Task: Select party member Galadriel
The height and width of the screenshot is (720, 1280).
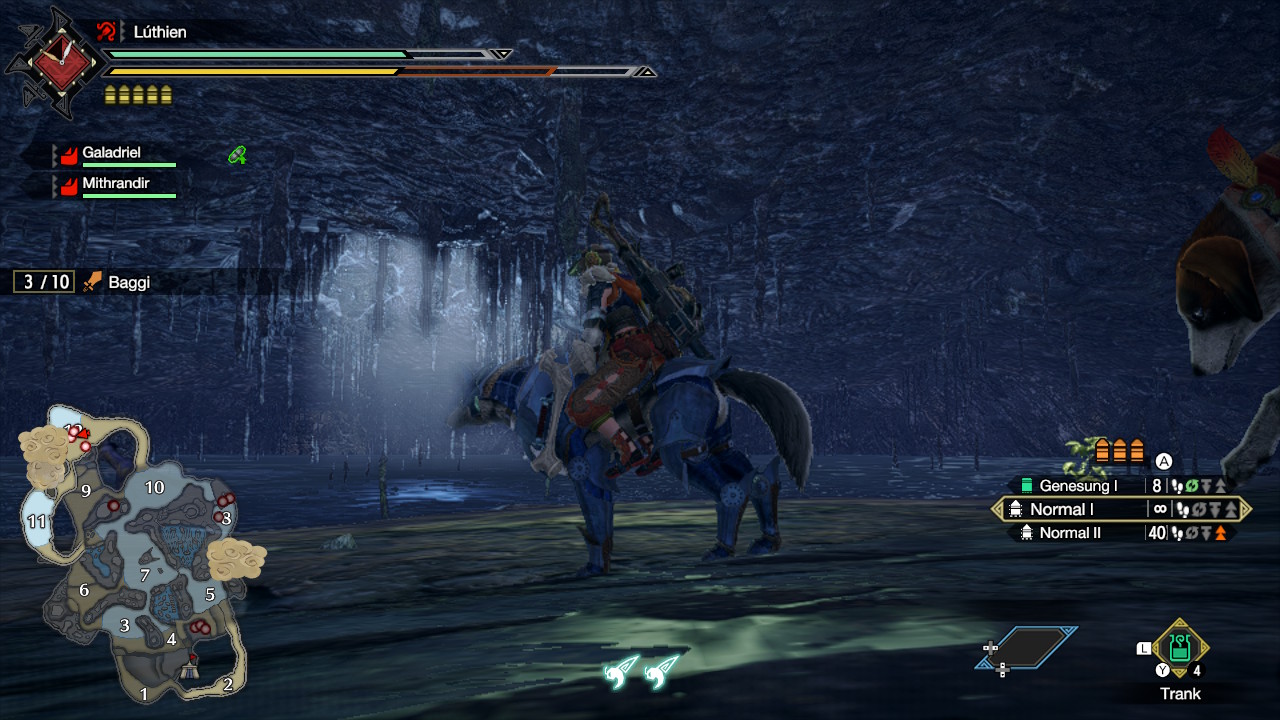Action: [x=112, y=154]
